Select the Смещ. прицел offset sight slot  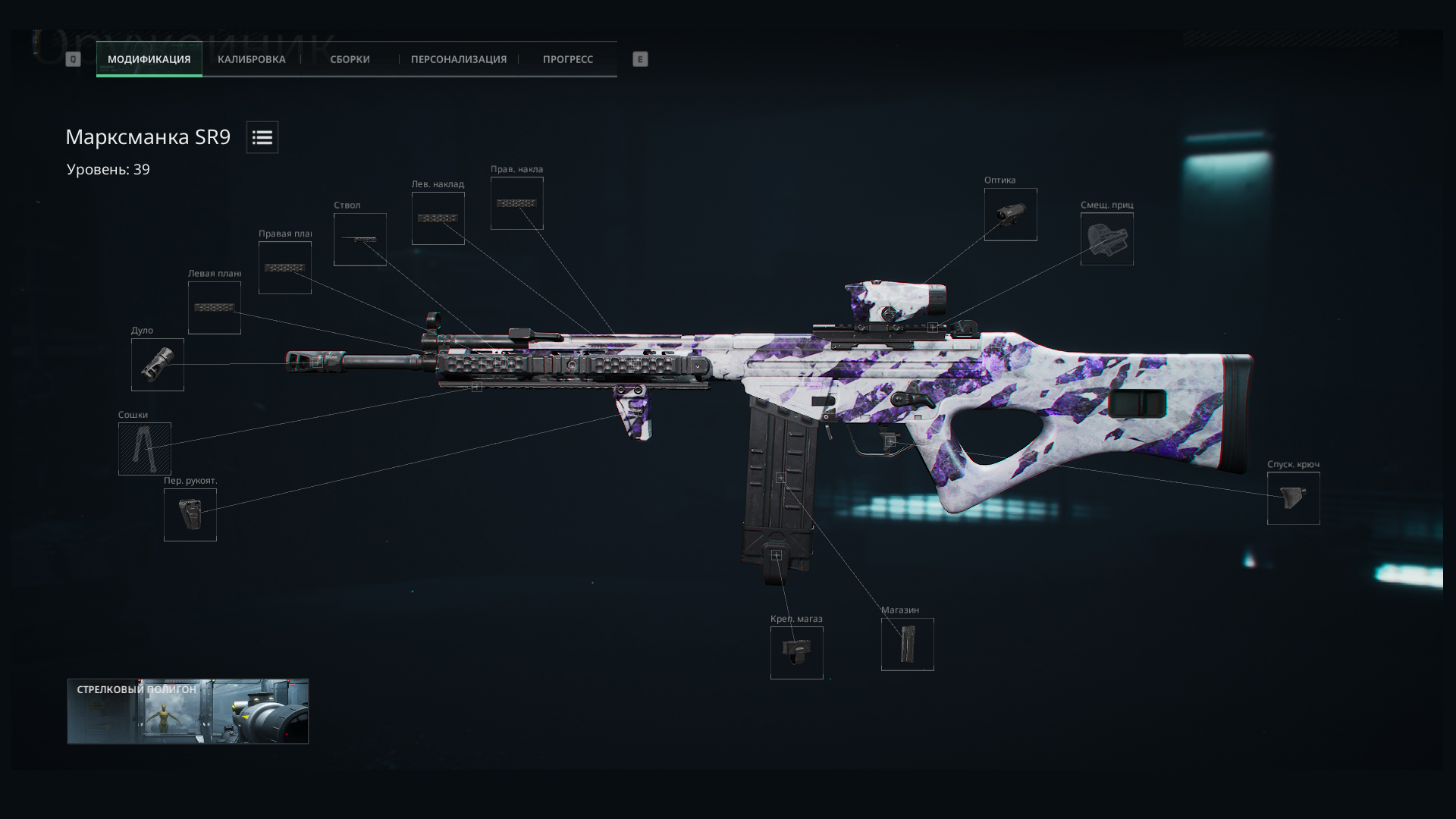point(1107,239)
